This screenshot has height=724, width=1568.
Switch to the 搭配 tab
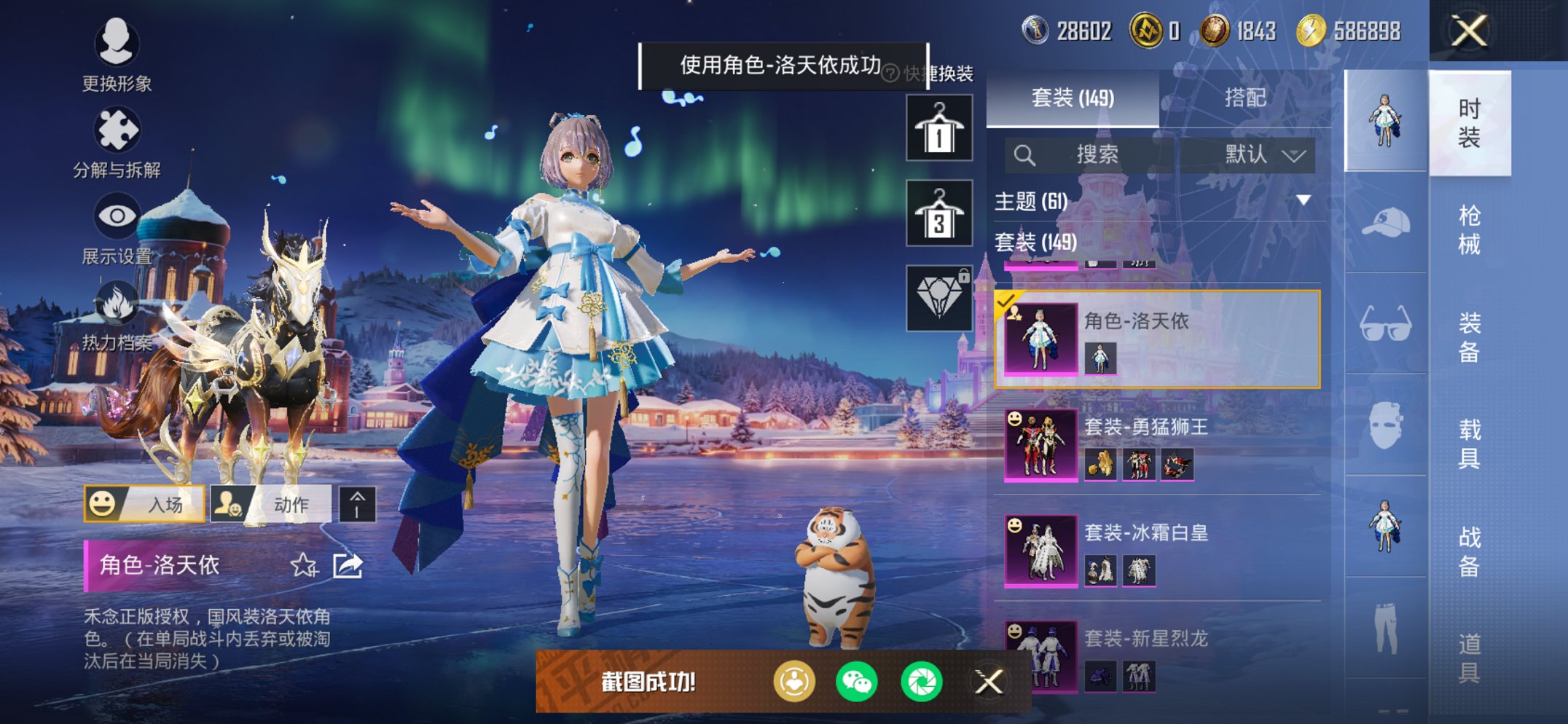click(1244, 98)
